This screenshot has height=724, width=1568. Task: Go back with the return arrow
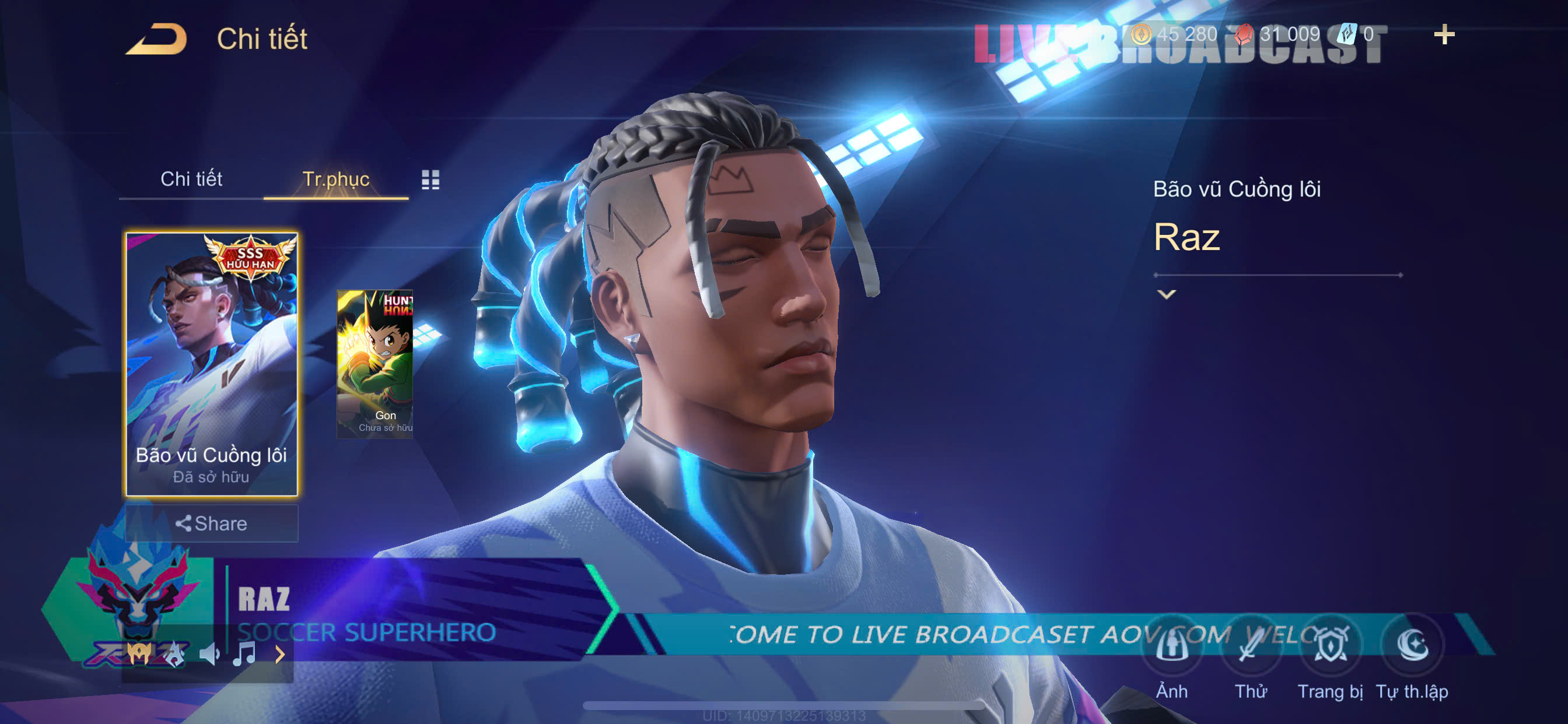point(156,40)
